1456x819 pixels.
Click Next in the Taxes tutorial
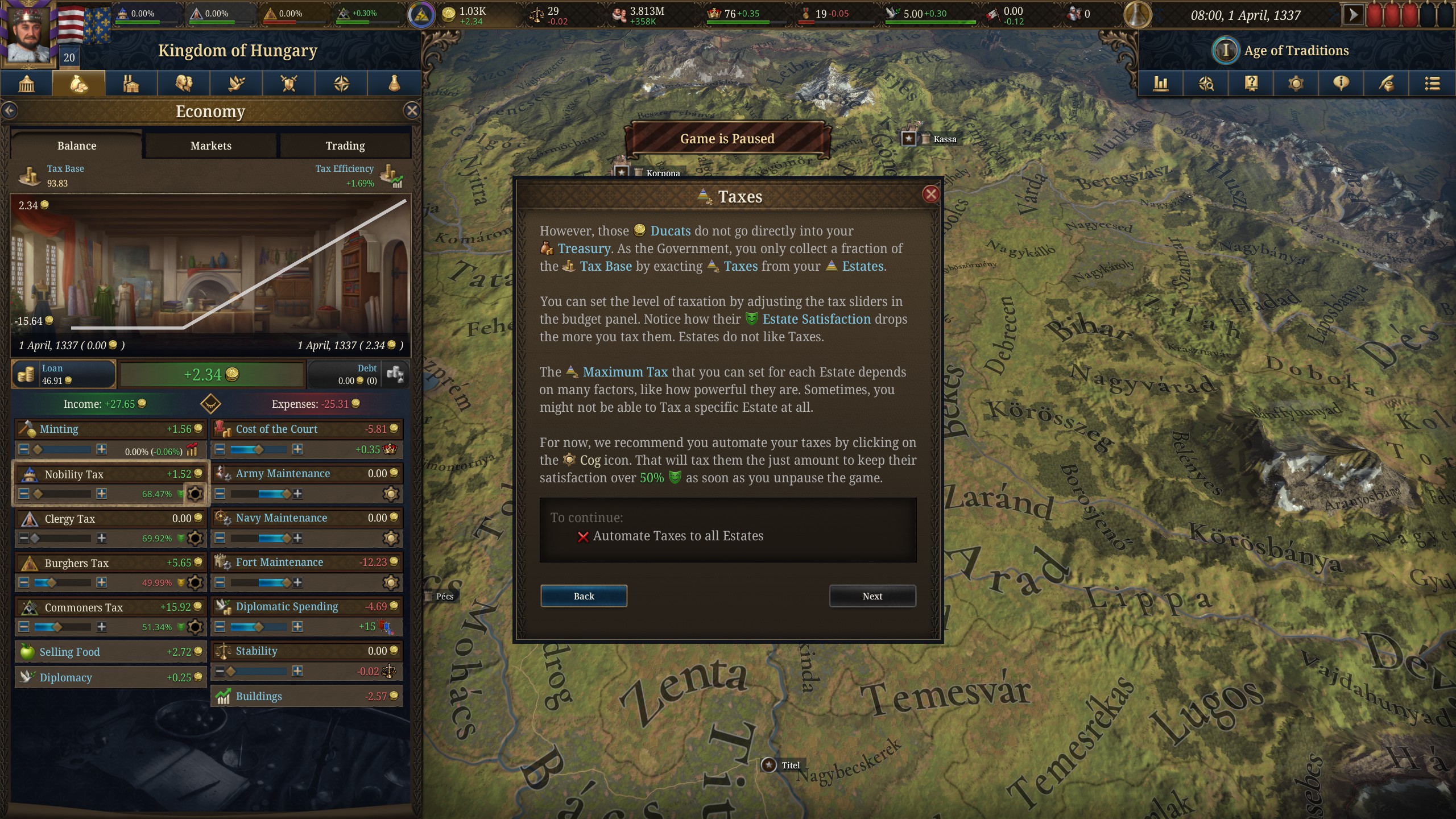point(872,596)
